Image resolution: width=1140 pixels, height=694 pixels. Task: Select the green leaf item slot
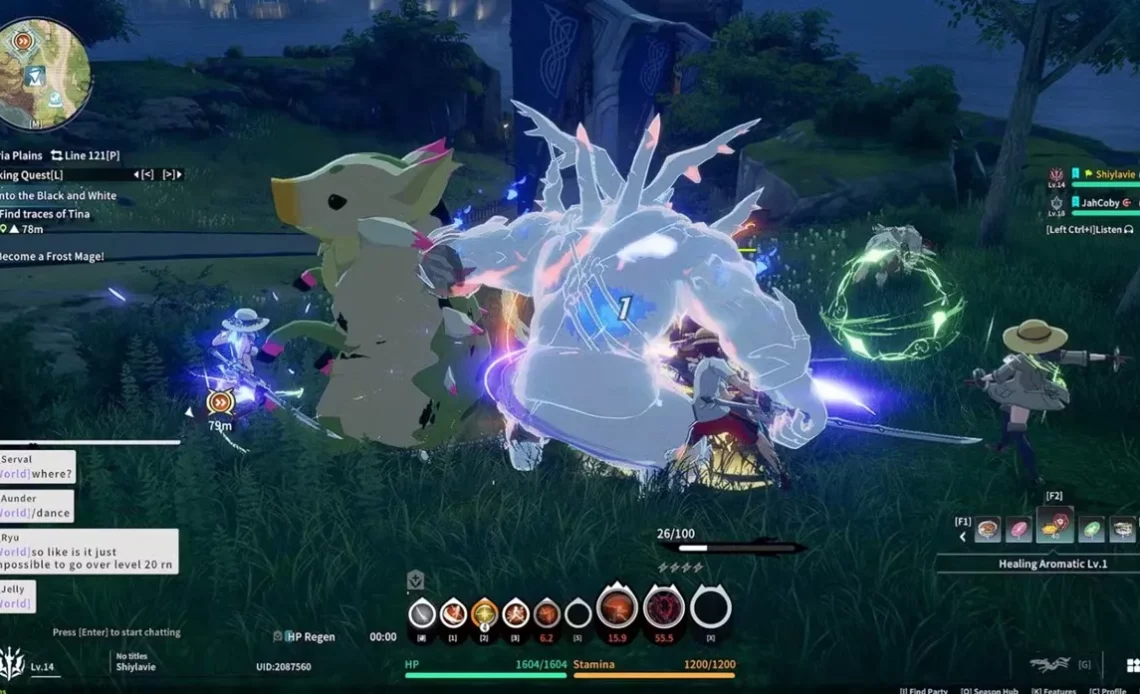coord(1092,529)
